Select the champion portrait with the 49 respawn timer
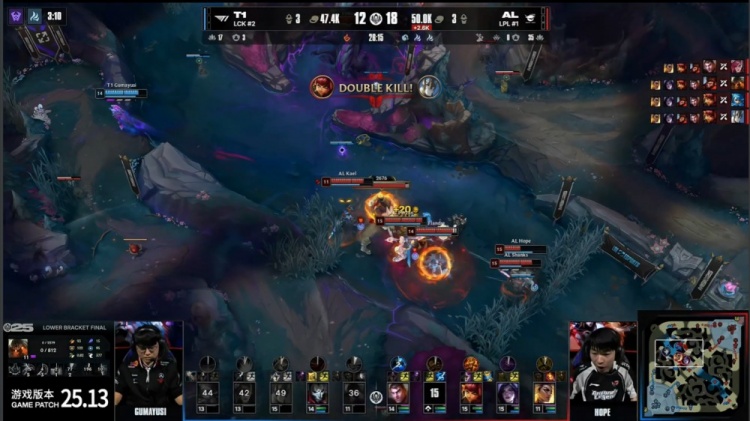 [x=281, y=393]
